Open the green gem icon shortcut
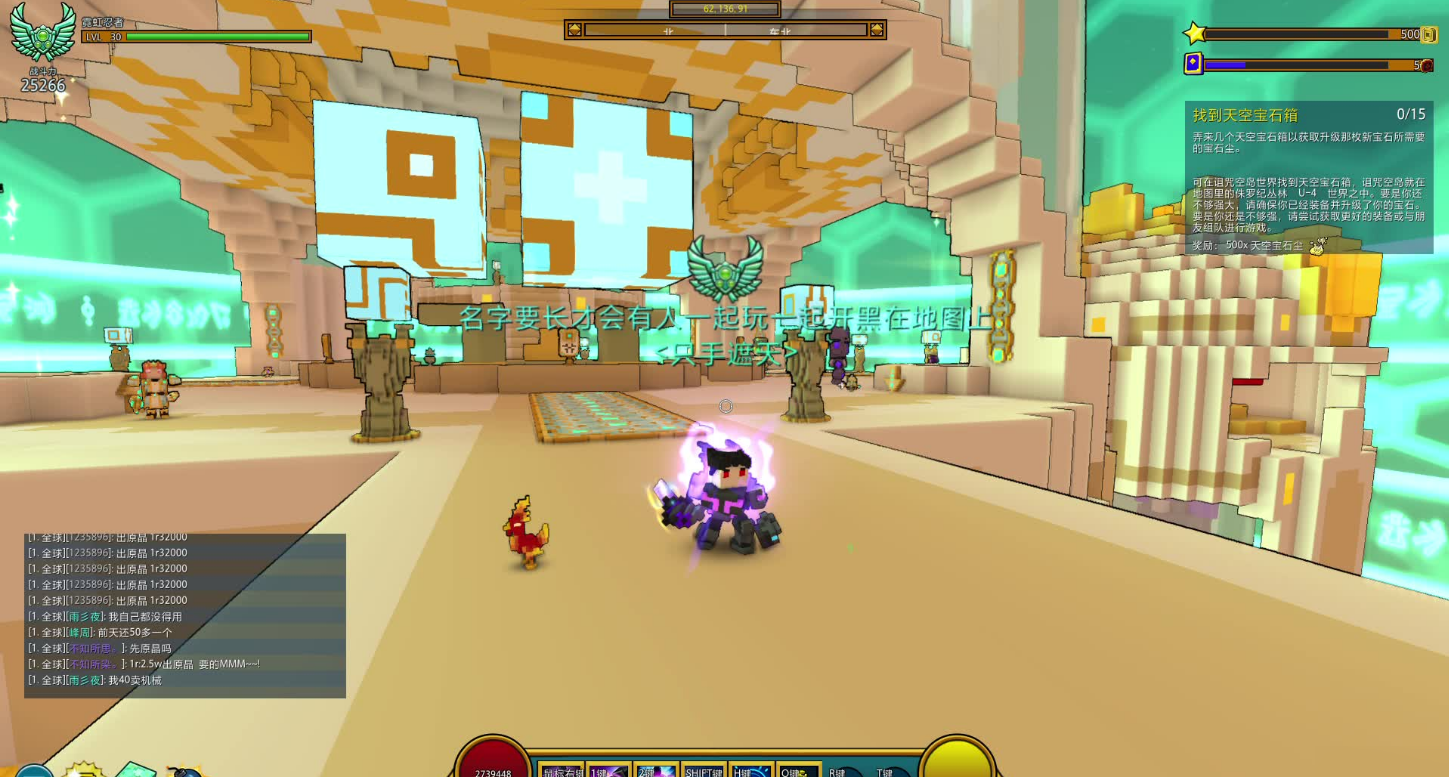1449x777 pixels. (135, 769)
